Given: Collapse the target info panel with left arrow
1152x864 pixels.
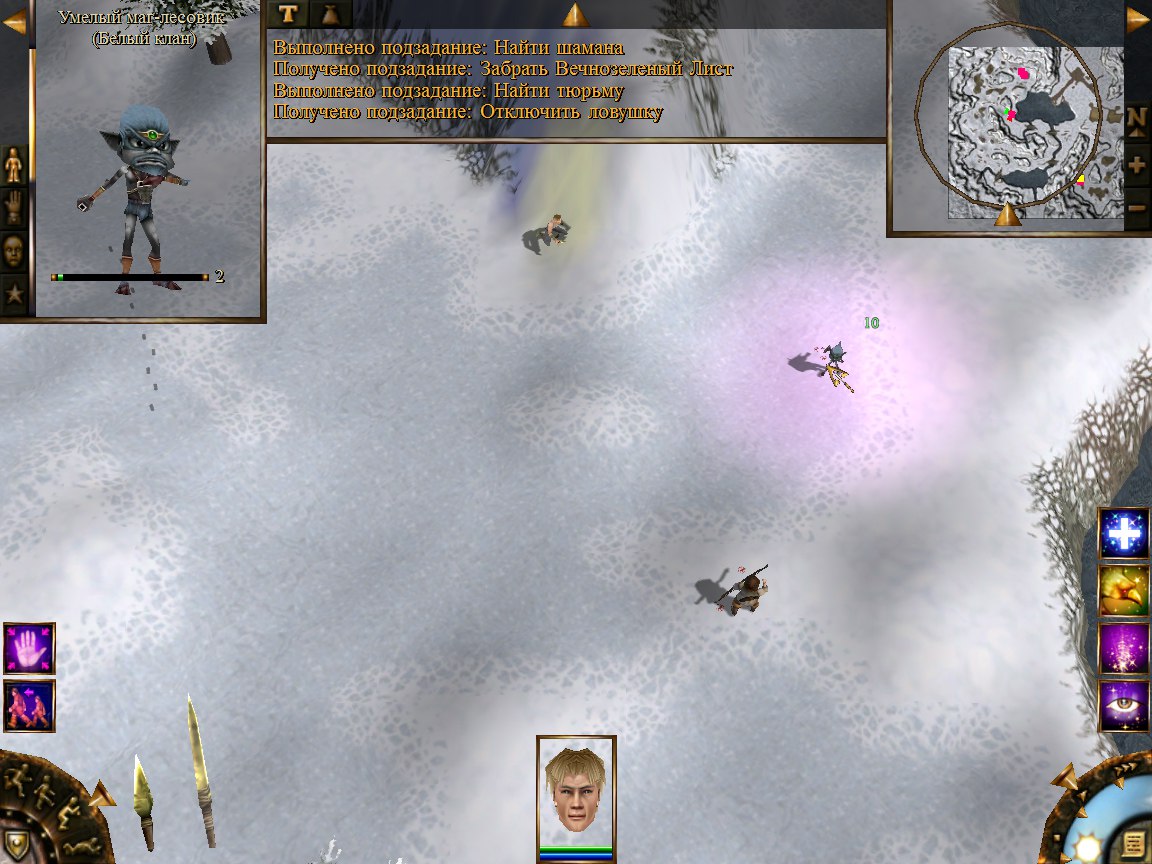Looking at the screenshot, I should click(15, 21).
